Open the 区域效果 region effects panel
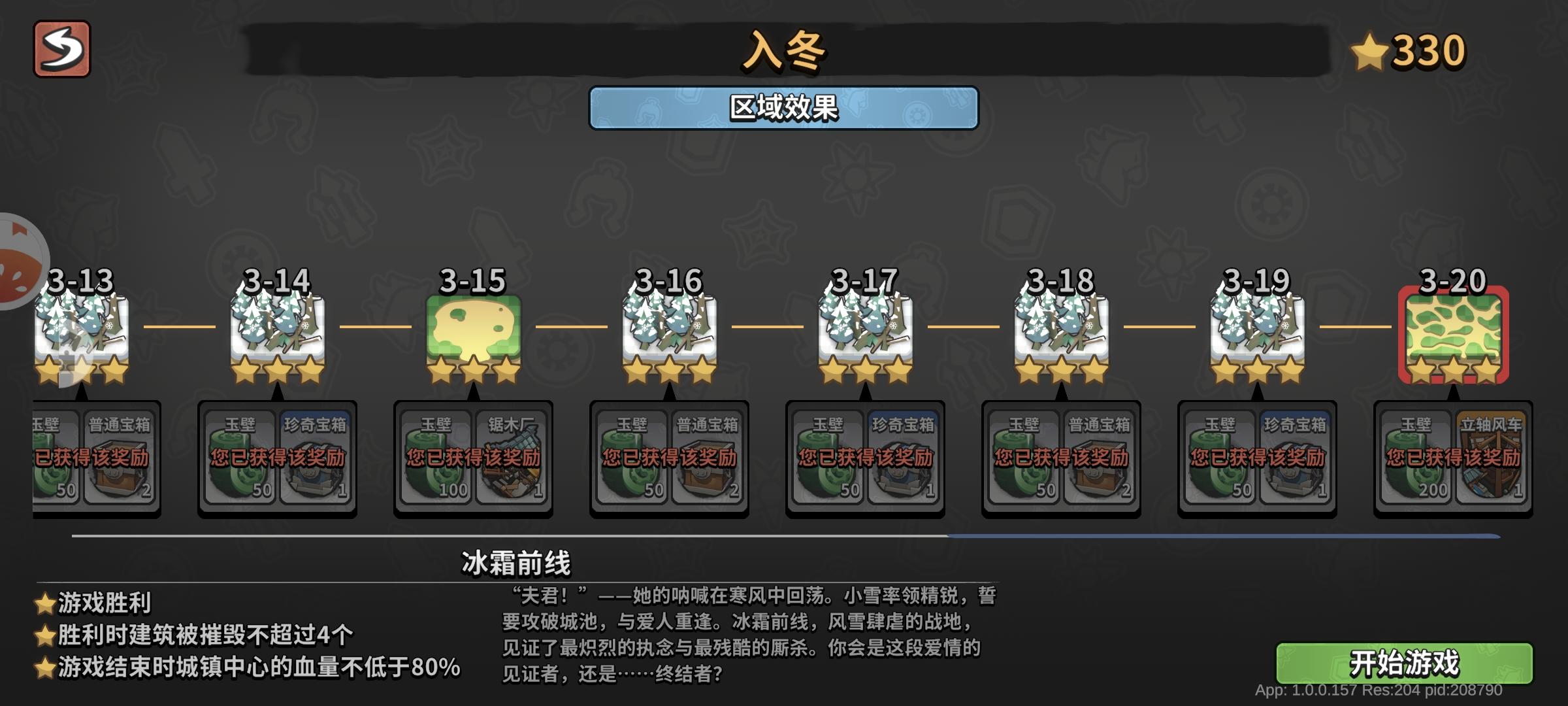 pos(782,107)
